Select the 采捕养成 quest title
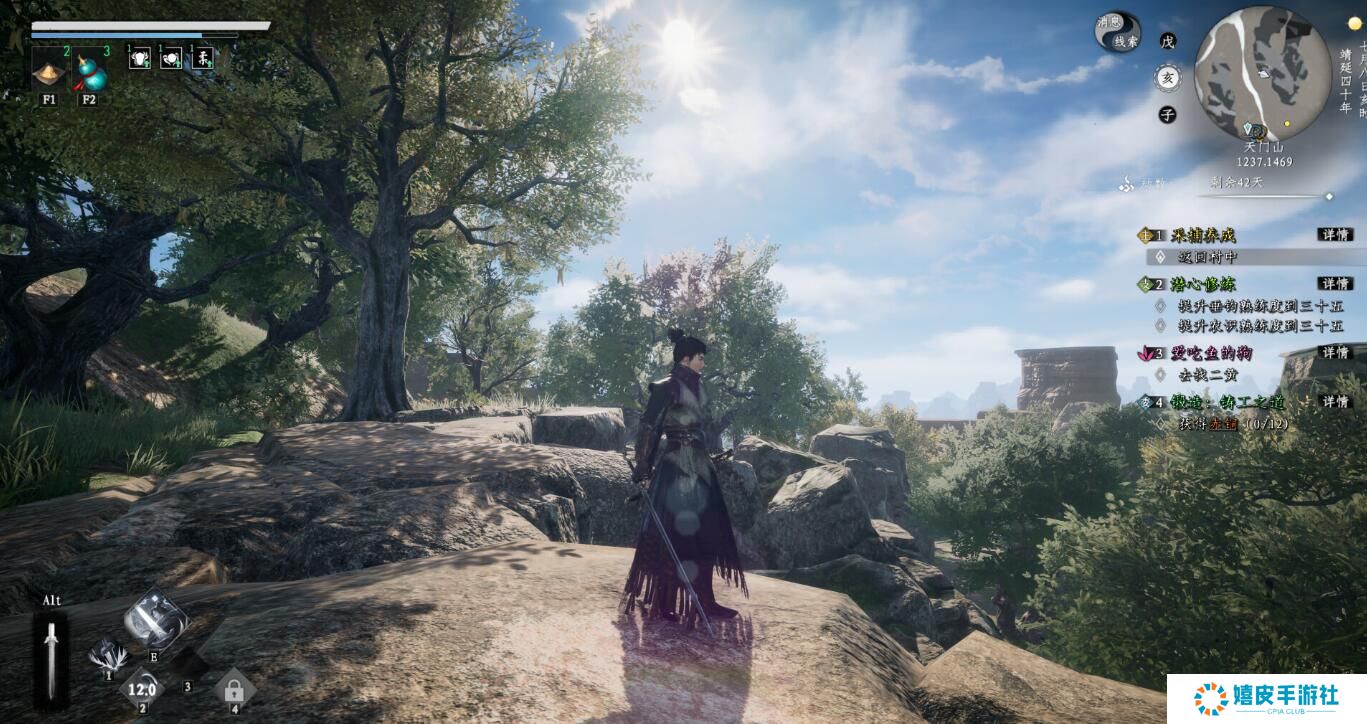The width and height of the screenshot is (1367, 724). click(1203, 236)
